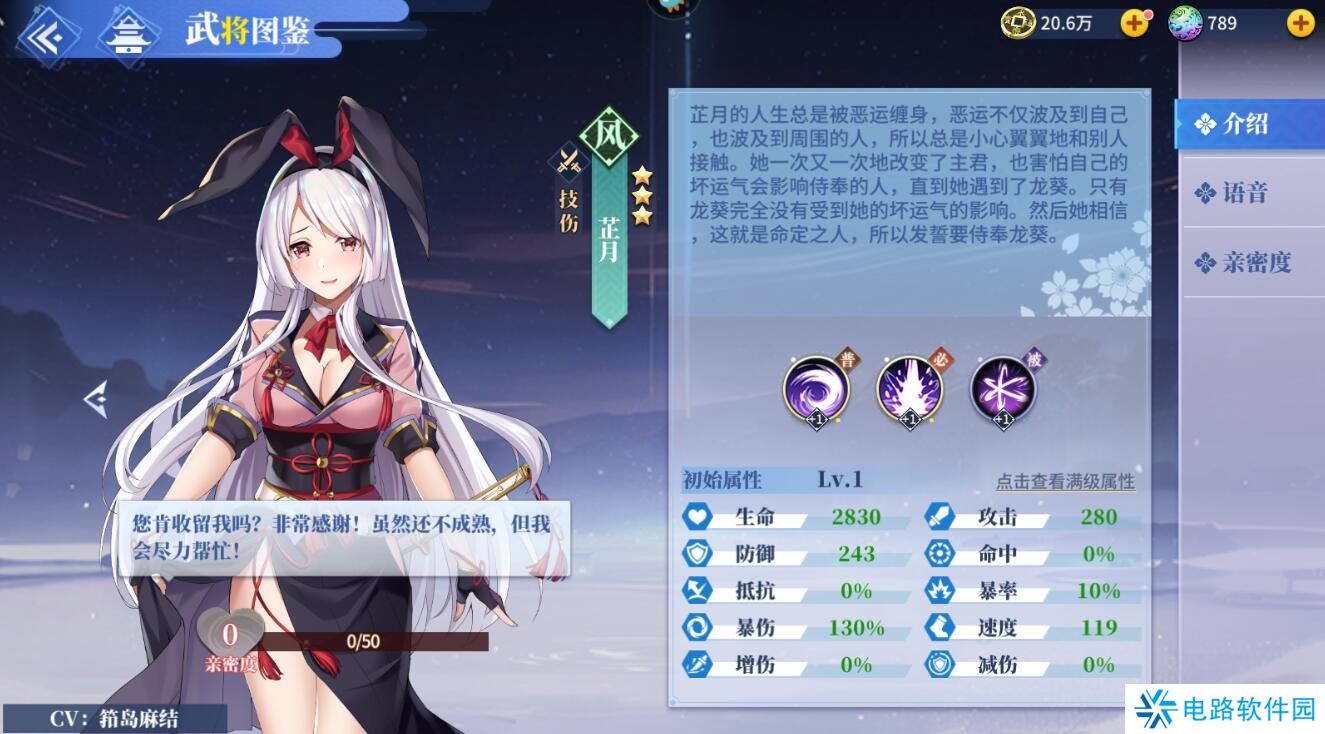Viewport: 1325px width, 734px height.
Task: Click the CV: 箱岛麻结 voice actor label
Action: tap(112, 716)
